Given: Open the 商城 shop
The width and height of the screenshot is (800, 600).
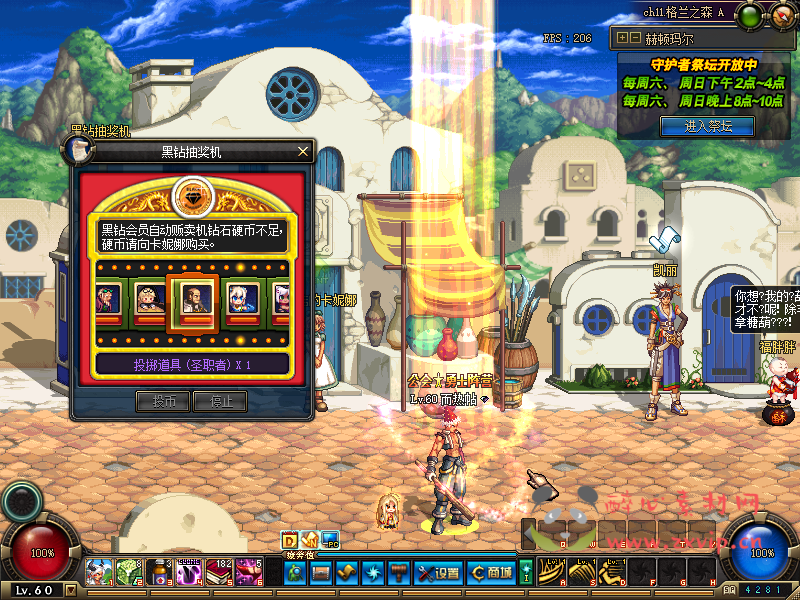Looking at the screenshot, I should (x=490, y=573).
